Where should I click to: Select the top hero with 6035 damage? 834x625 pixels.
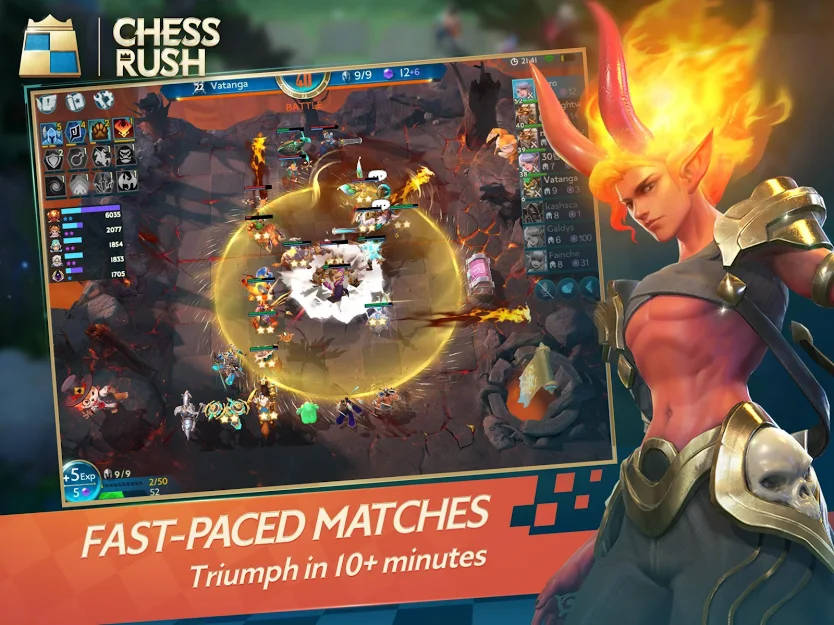click(86, 214)
